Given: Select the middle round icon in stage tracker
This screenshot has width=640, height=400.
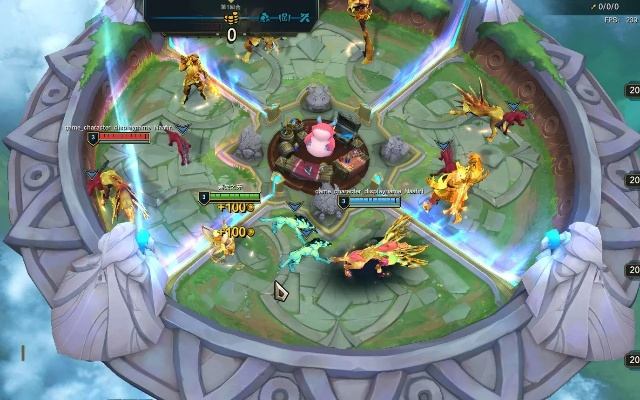Looking at the screenshot, I should (x=285, y=17).
